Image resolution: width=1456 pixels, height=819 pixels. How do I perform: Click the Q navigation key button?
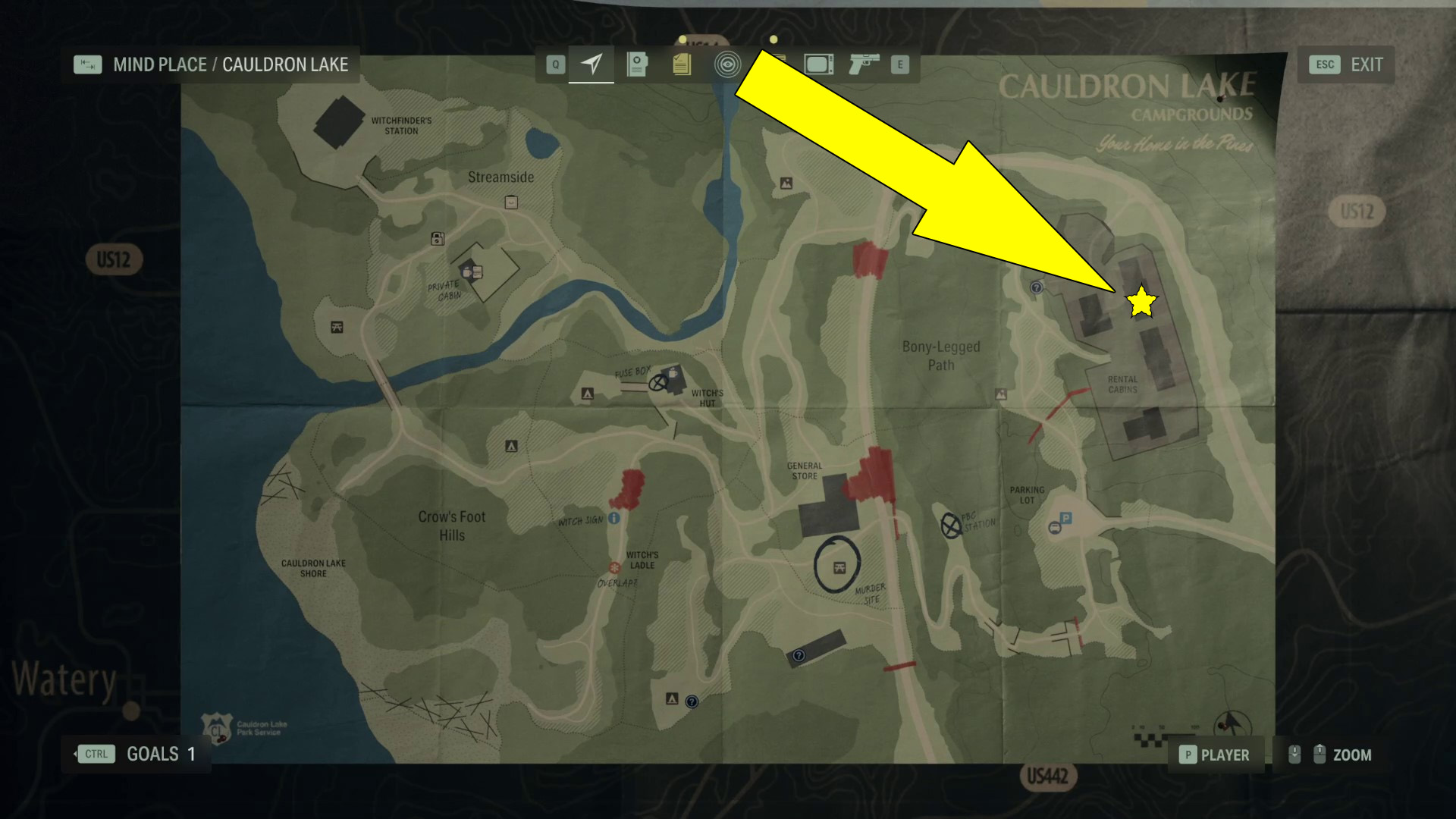(556, 64)
